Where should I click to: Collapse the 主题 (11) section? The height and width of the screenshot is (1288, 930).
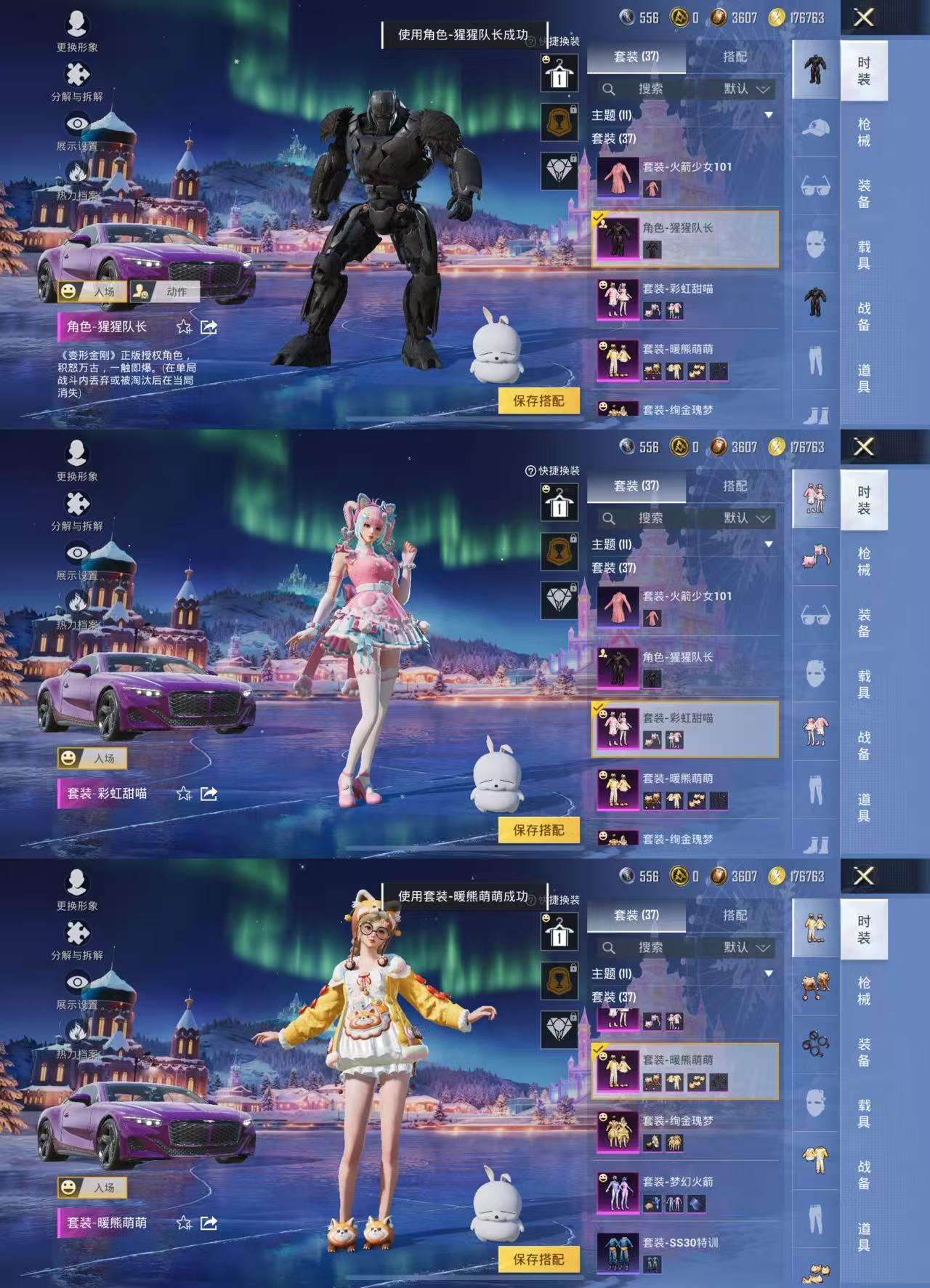(768, 116)
